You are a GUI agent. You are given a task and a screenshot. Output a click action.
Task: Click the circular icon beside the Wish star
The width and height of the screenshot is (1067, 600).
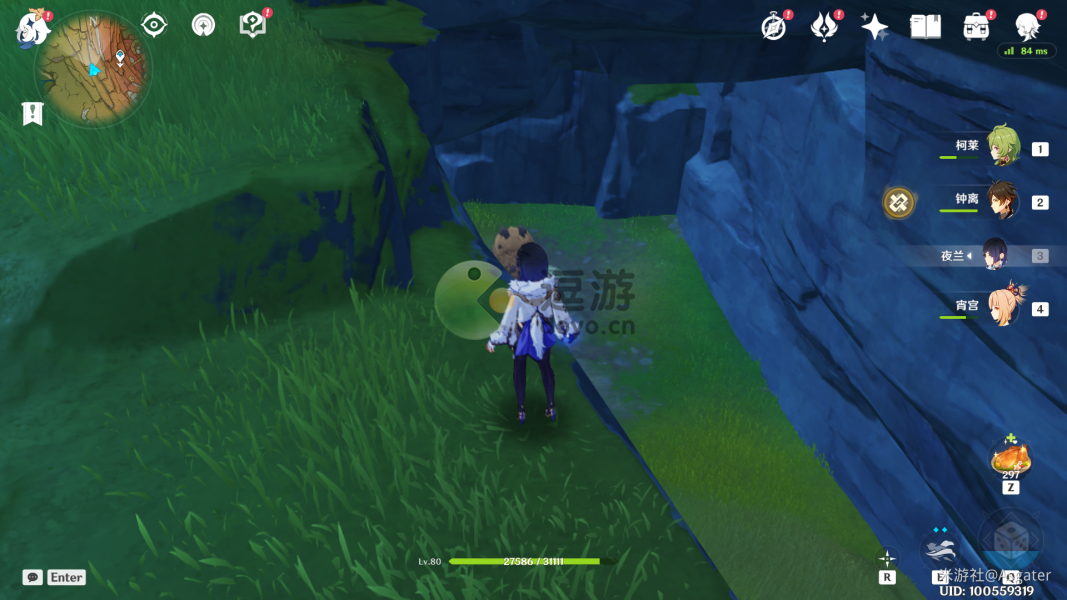(x=824, y=27)
